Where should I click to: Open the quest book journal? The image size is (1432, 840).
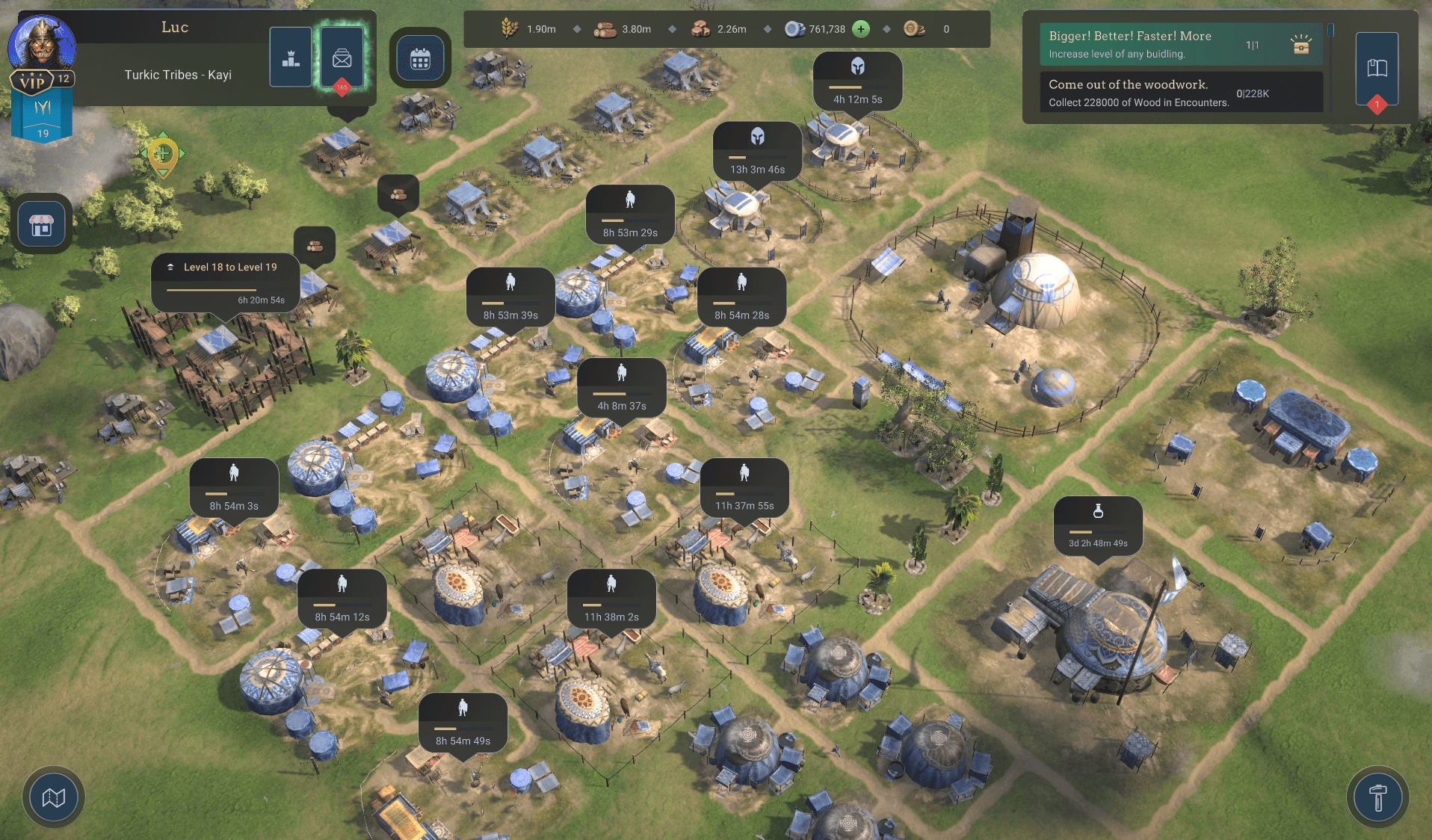coord(1377,69)
